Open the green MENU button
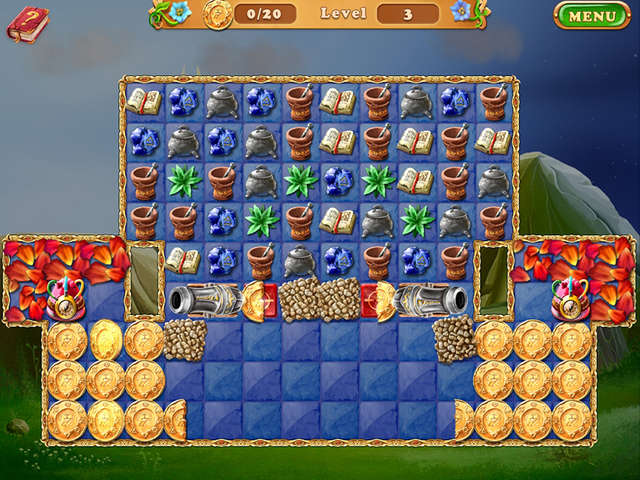Image resolution: width=640 pixels, height=480 pixels. pyautogui.click(x=591, y=16)
